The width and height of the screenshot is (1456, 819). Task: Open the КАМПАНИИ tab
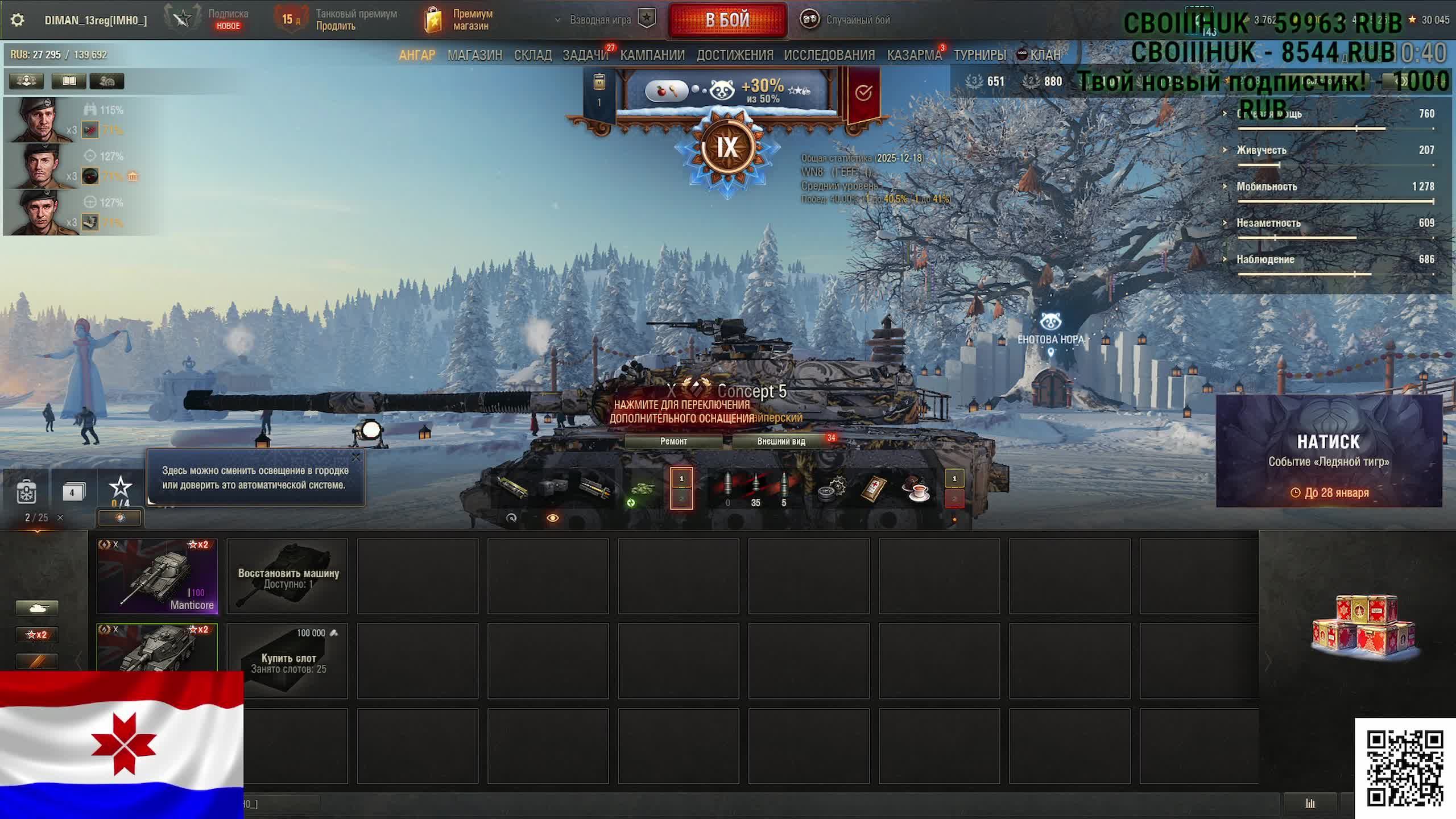pyautogui.click(x=652, y=55)
